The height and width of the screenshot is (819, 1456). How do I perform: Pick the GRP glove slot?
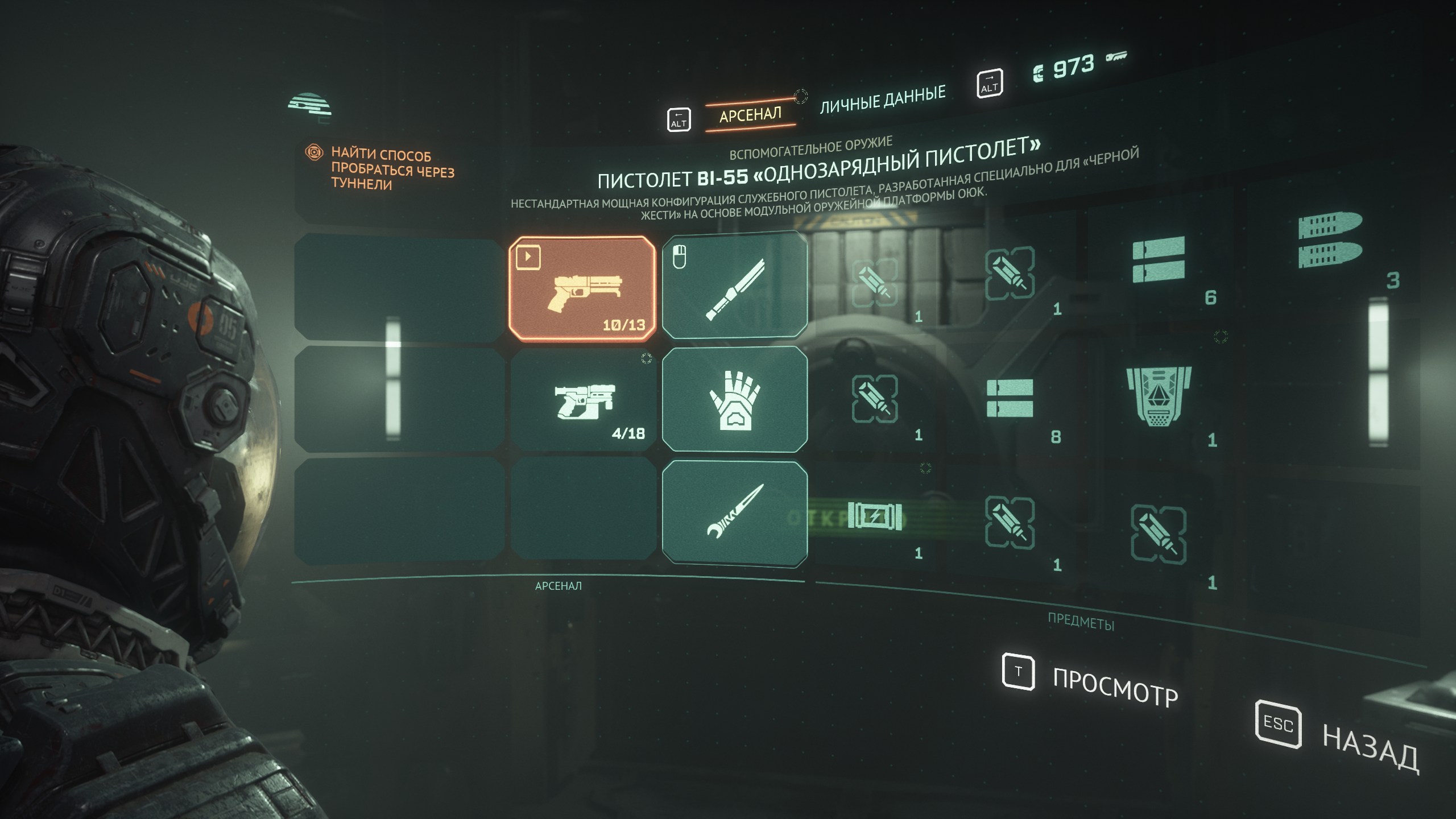tap(735, 400)
